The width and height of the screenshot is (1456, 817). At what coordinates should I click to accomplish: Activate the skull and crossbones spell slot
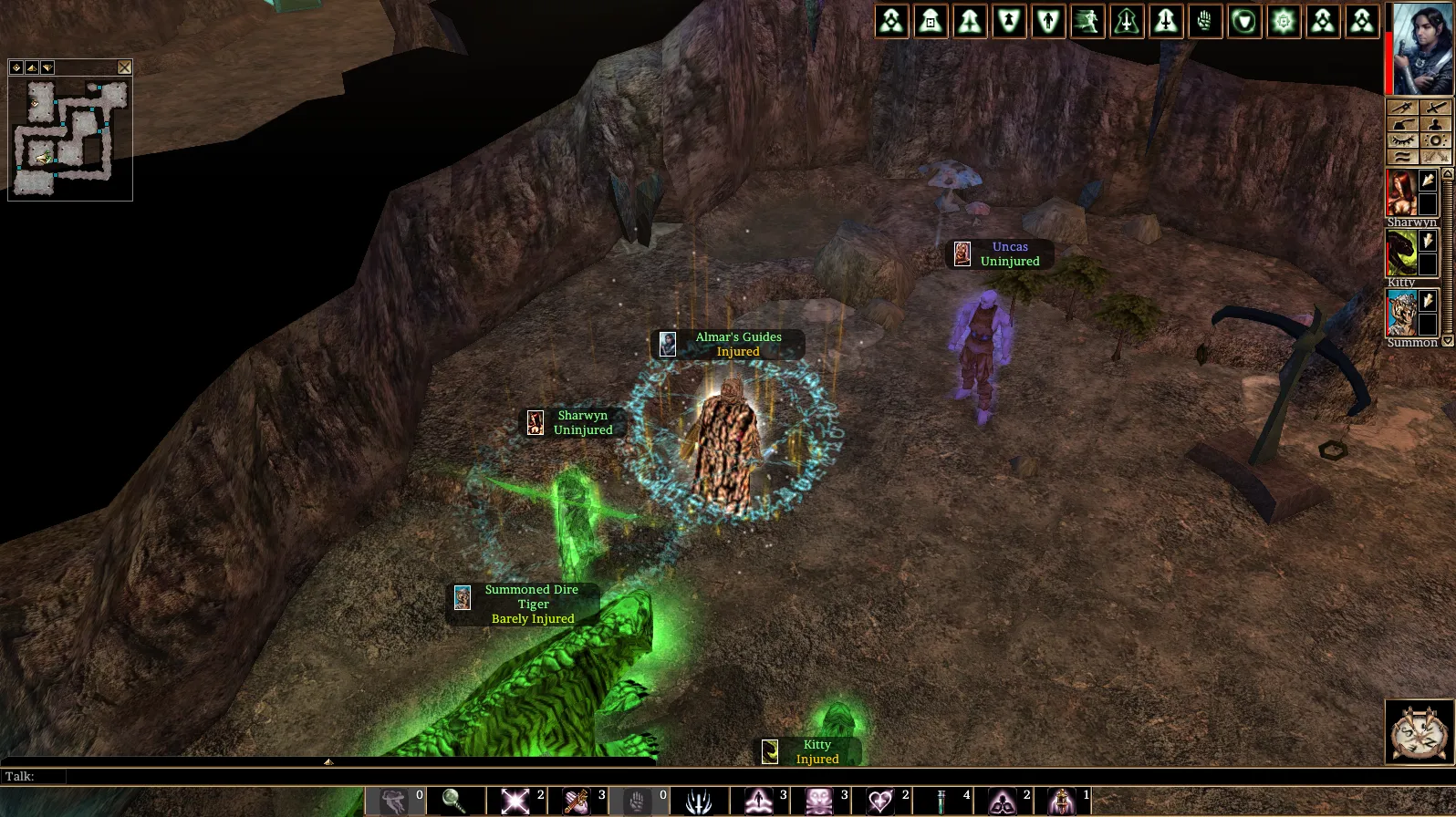coord(819,801)
